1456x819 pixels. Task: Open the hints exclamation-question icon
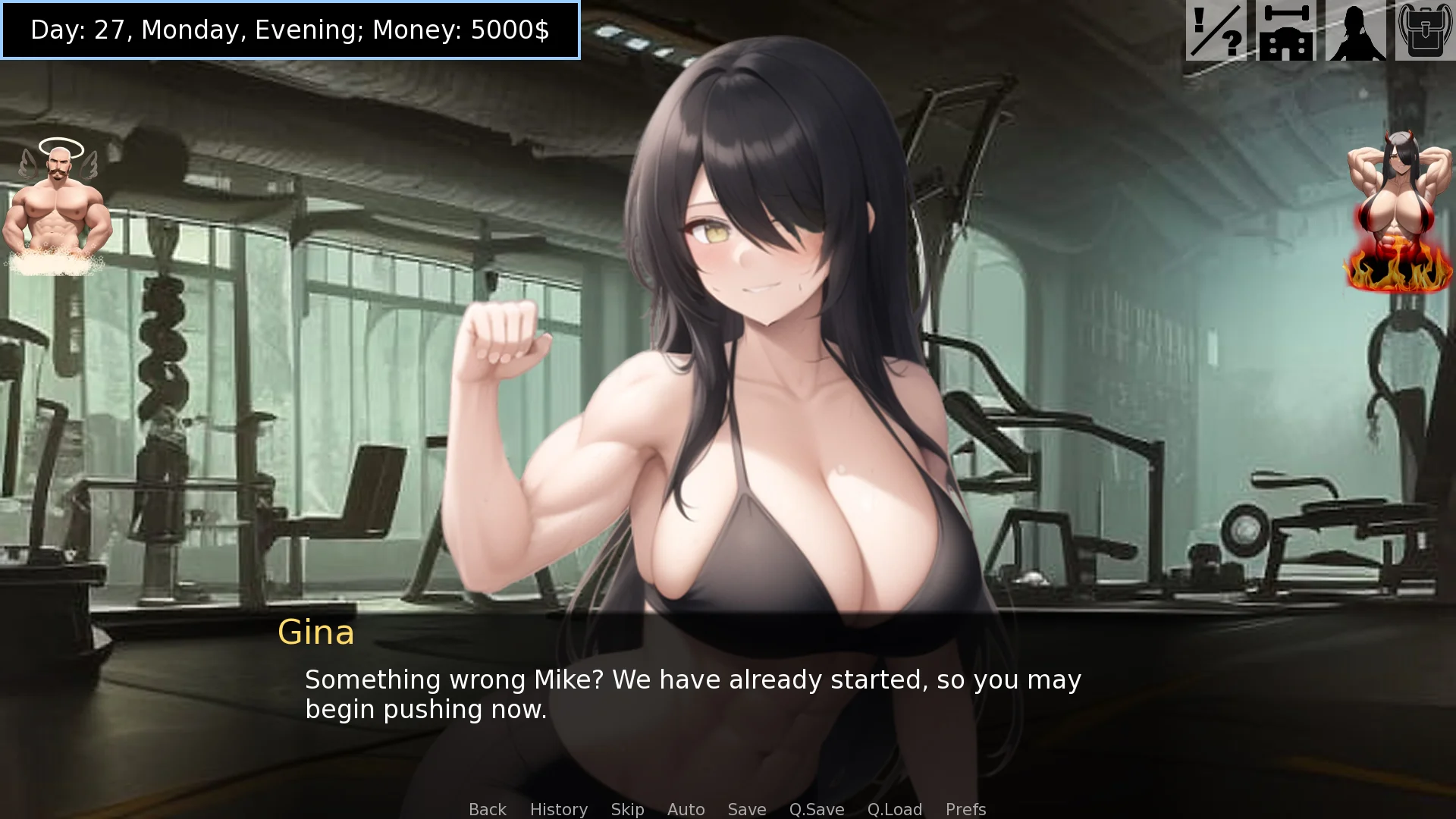coord(1216,31)
